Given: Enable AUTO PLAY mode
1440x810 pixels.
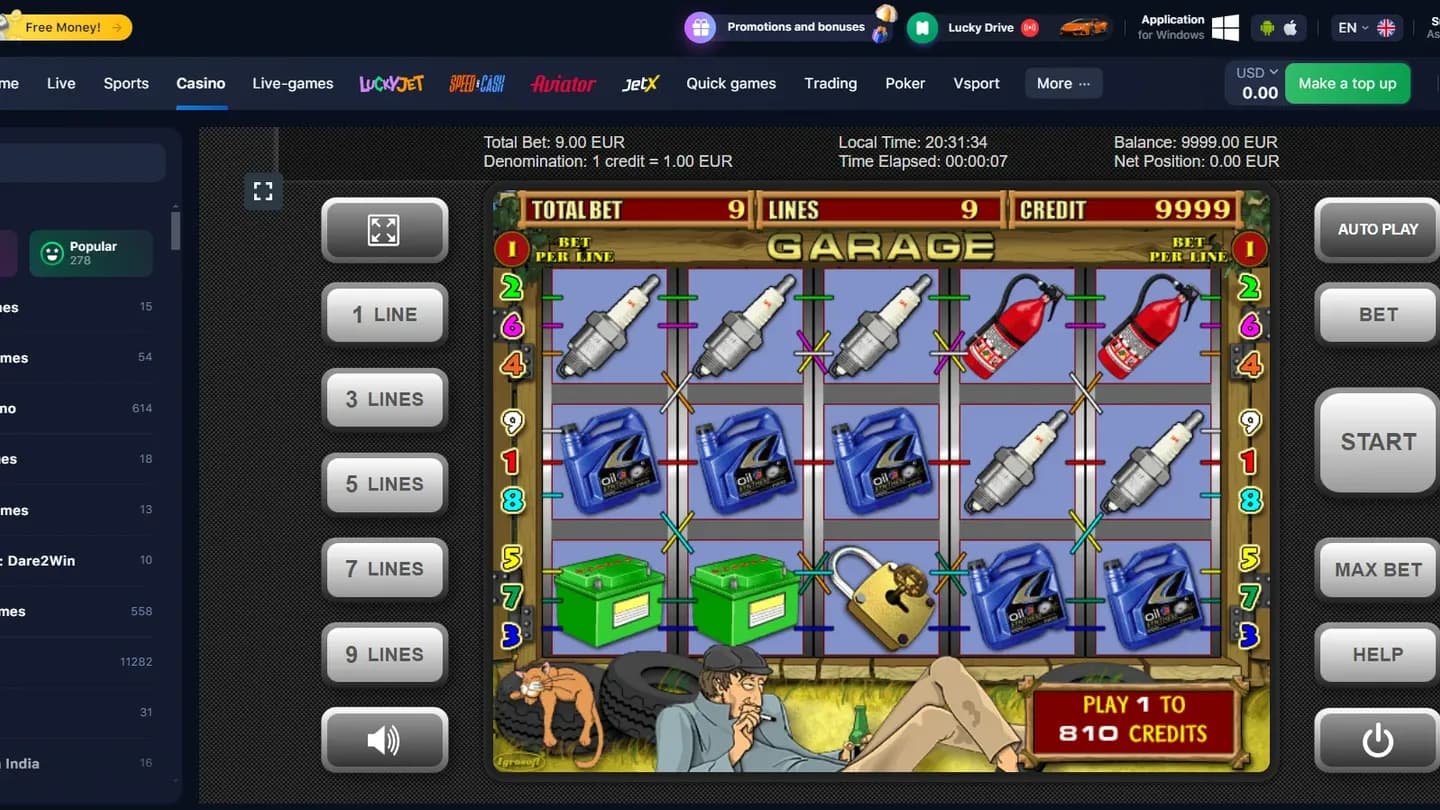Looking at the screenshot, I should 1376,230.
